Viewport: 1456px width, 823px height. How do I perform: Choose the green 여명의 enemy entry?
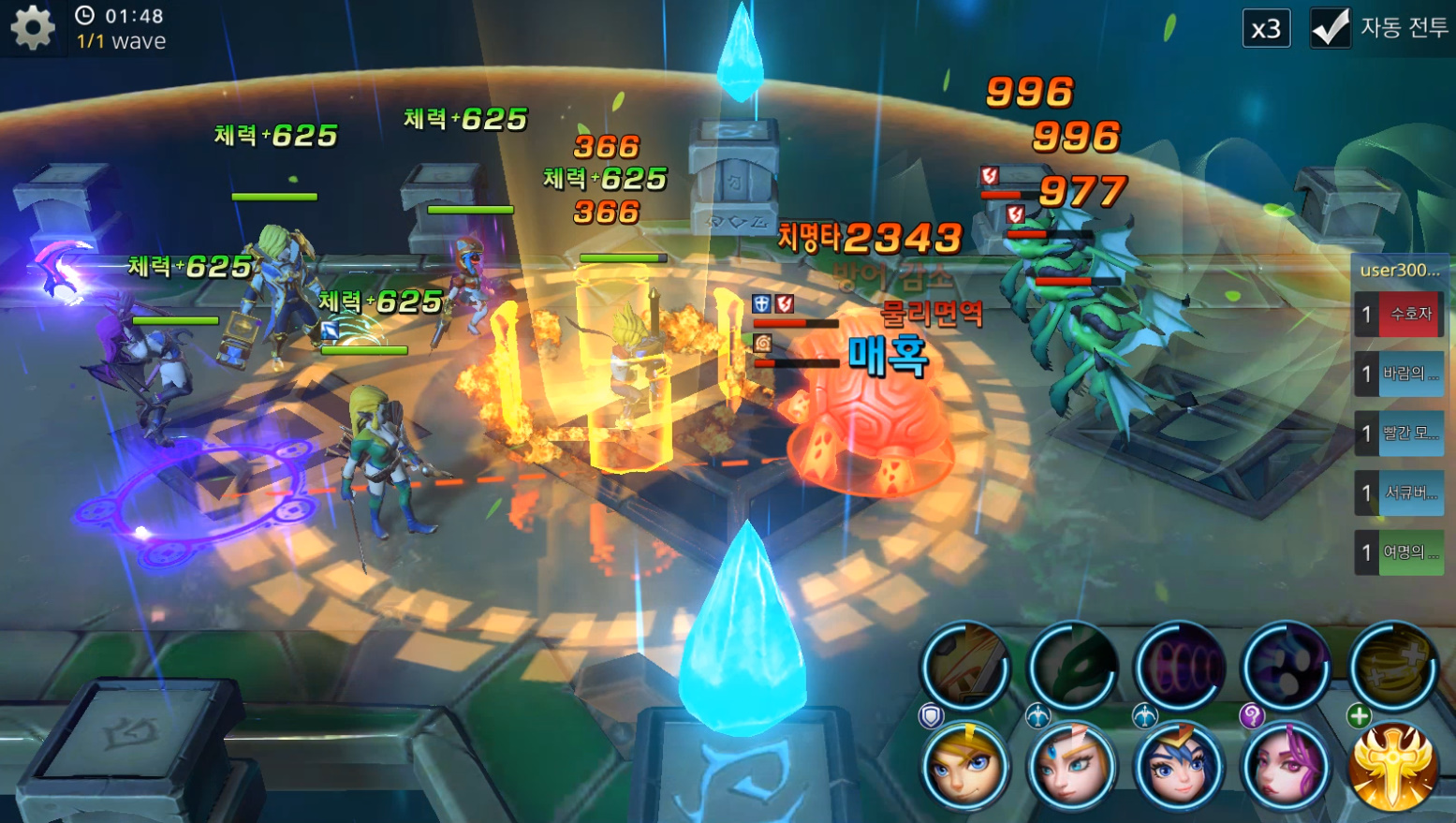[1400, 551]
